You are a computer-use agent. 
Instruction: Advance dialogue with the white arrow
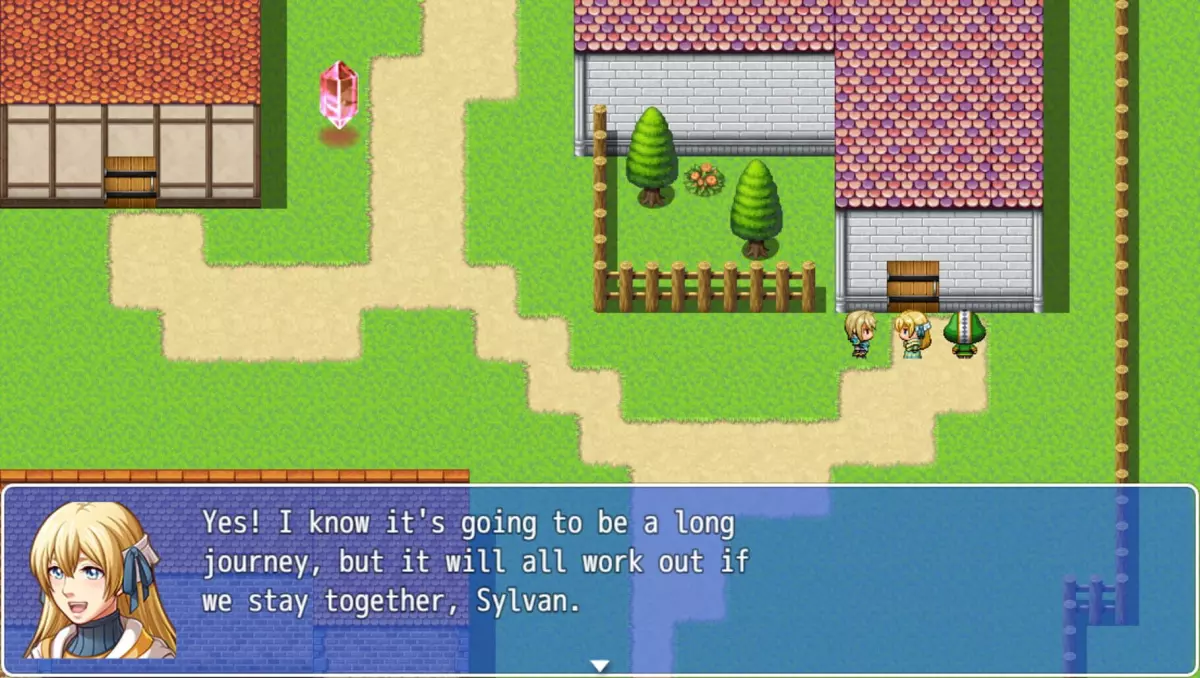[599, 665]
